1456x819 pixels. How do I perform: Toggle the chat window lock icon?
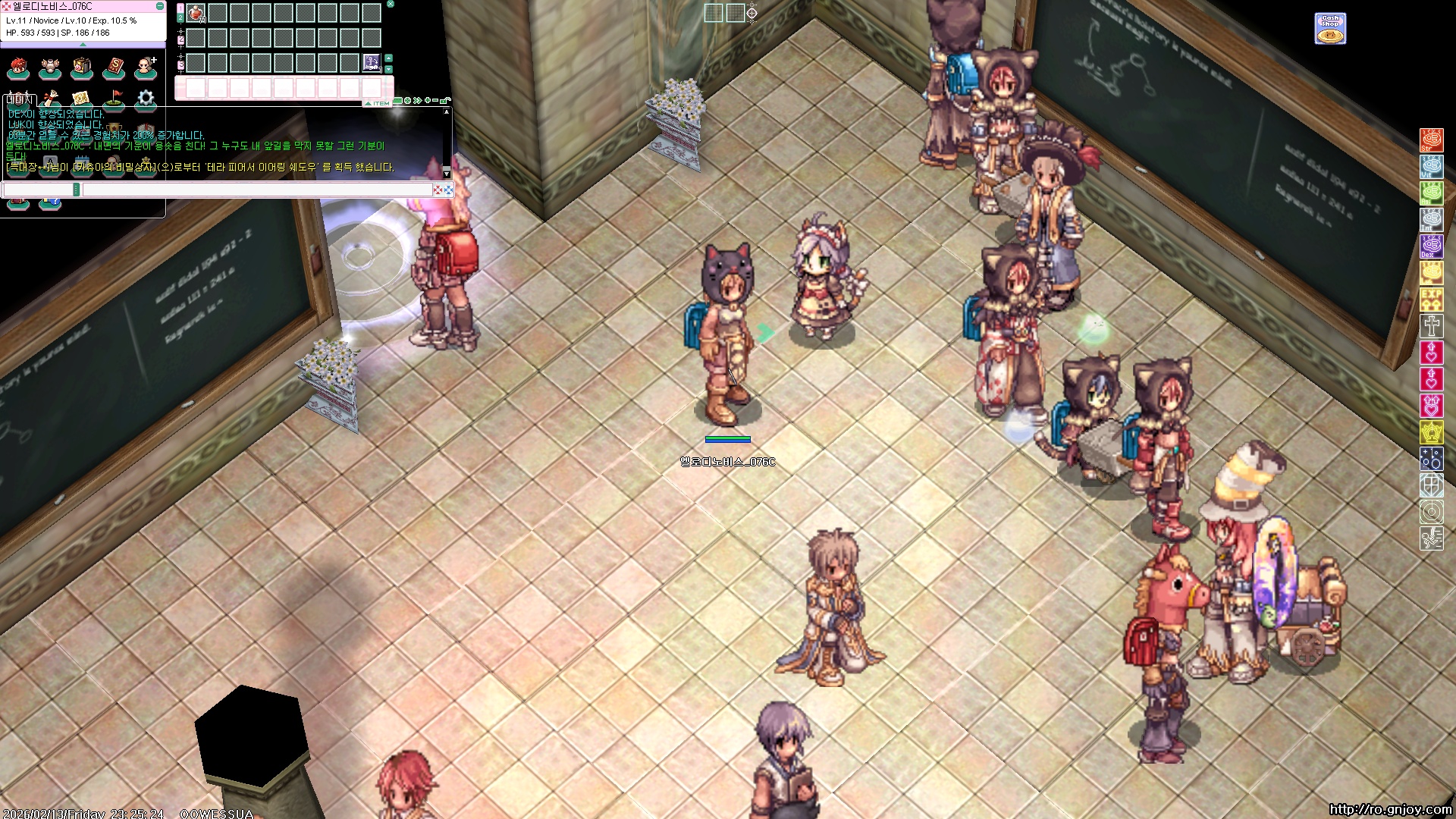pos(446,100)
